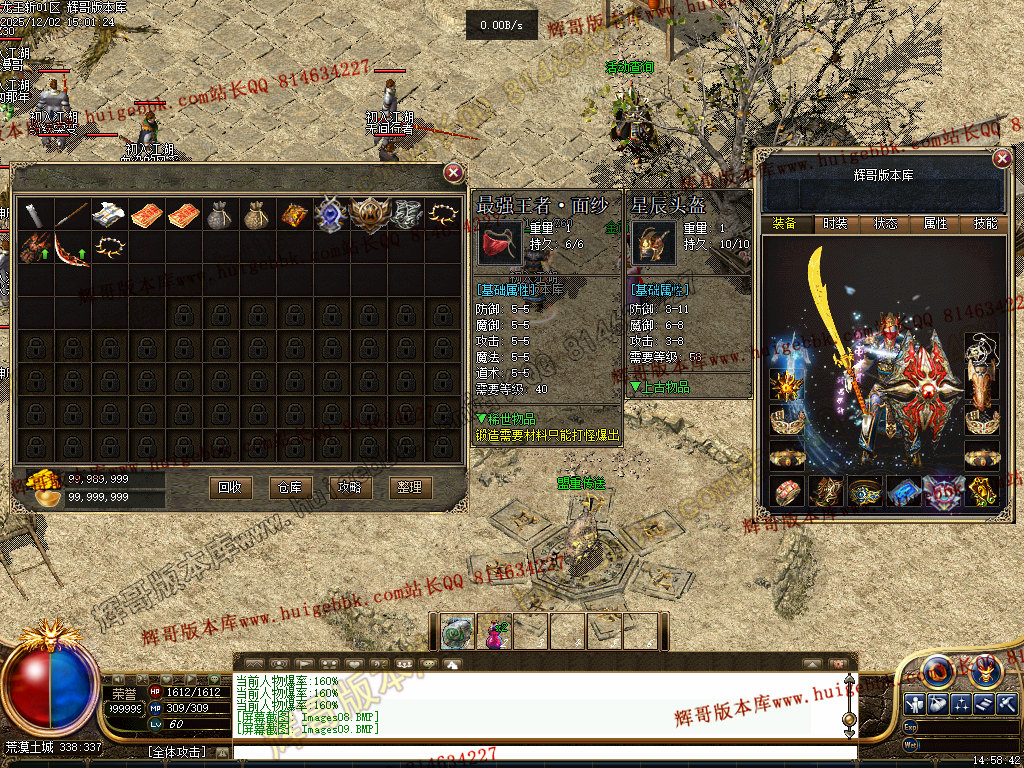The height and width of the screenshot is (768, 1024).
Task: Select the 技能 skills tab
Action: (x=985, y=224)
